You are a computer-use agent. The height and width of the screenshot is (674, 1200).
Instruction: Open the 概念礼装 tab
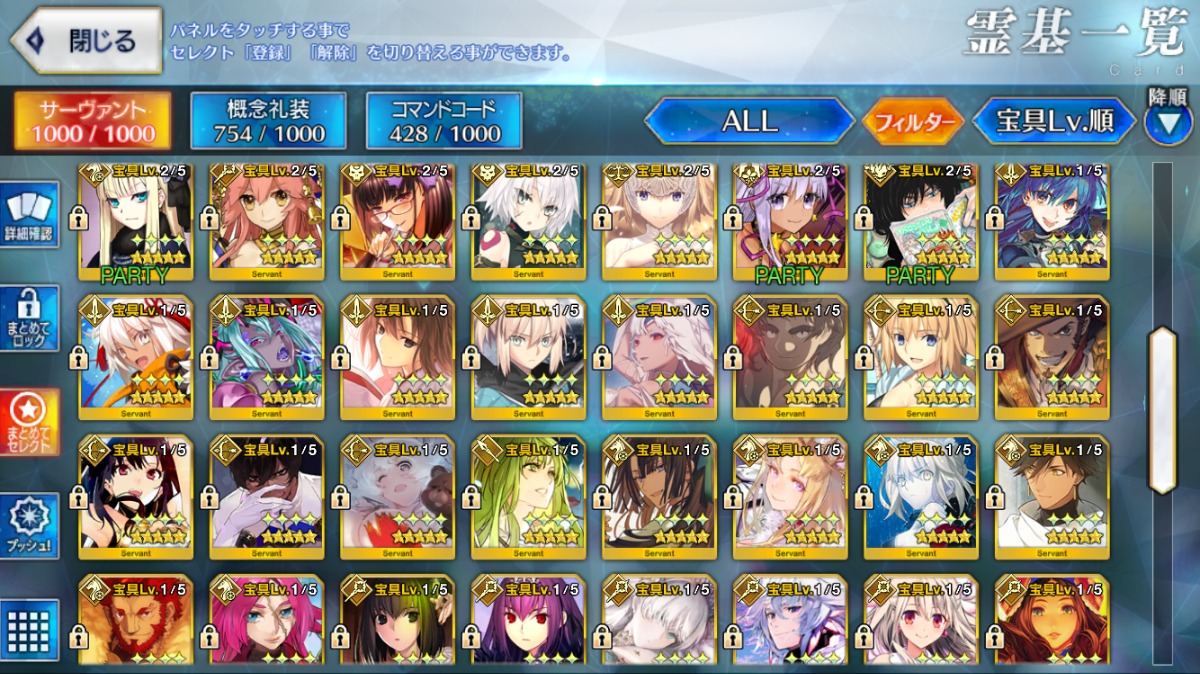point(267,122)
